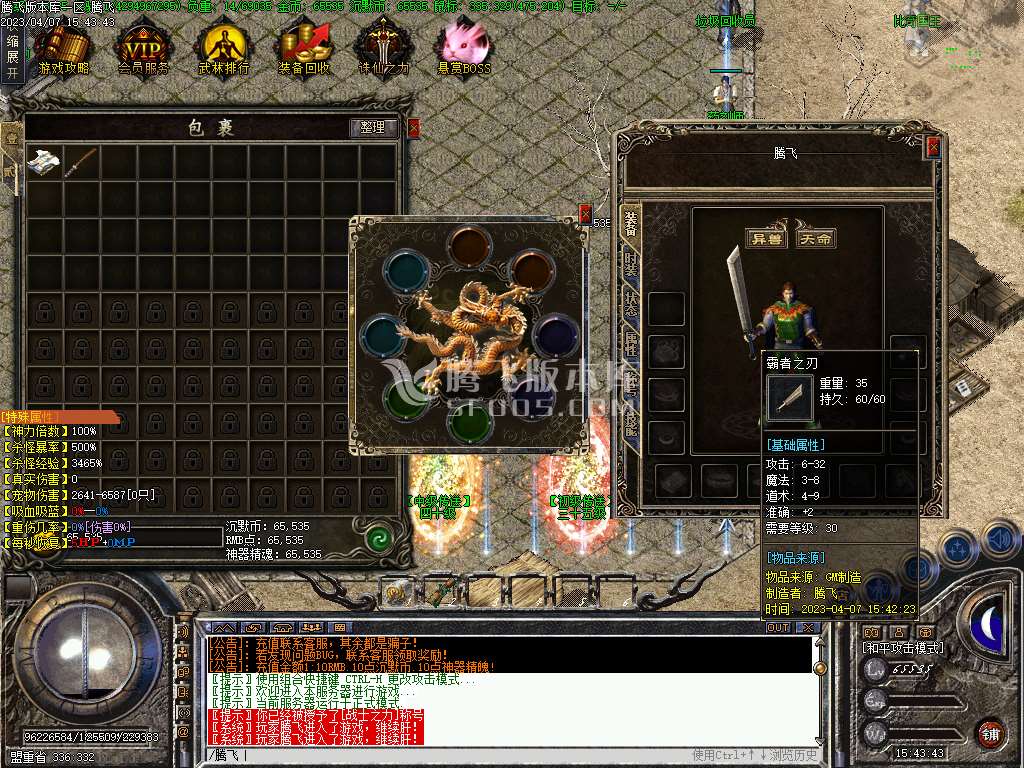Image resolution: width=1024 pixels, height=768 pixels.
Task: Switch to the 时装 fashion tab
Action: (x=631, y=262)
